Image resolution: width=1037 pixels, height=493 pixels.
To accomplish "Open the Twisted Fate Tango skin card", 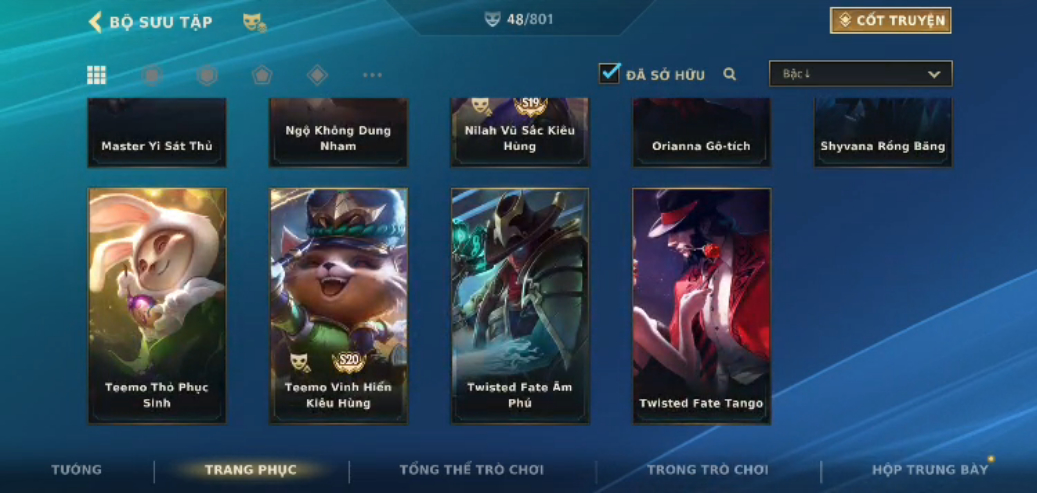I will [701, 305].
